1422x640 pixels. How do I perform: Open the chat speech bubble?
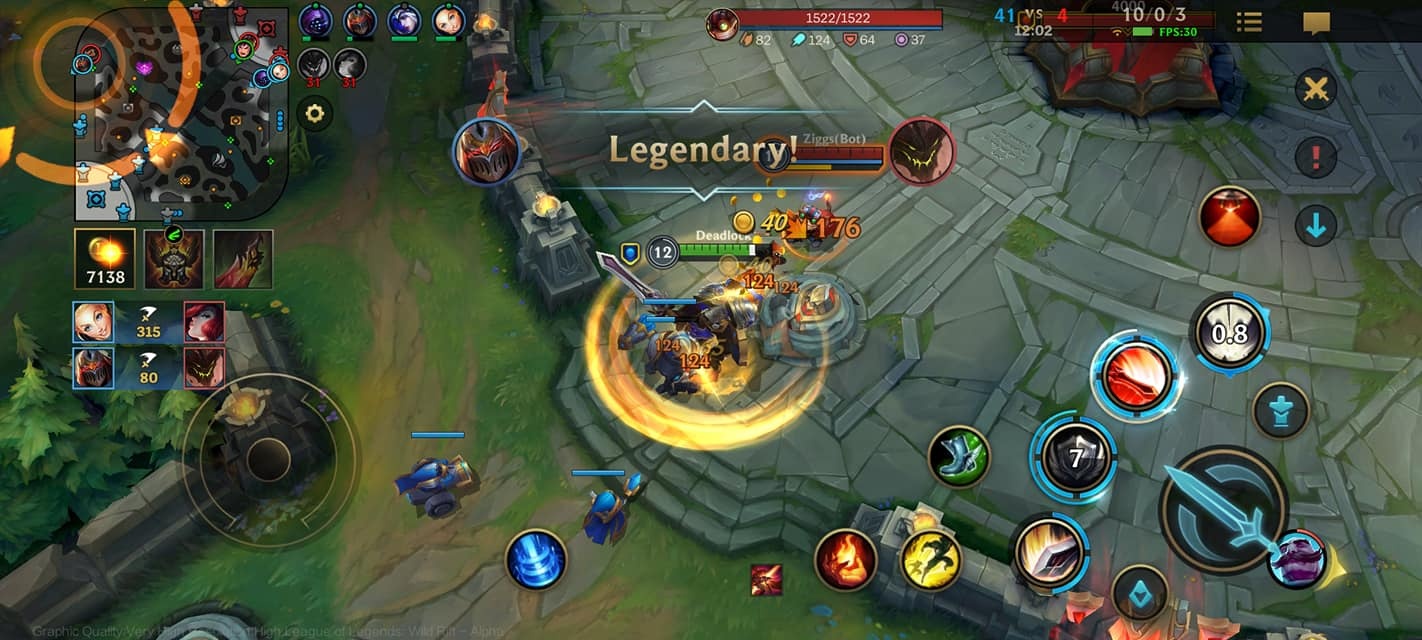(1316, 22)
